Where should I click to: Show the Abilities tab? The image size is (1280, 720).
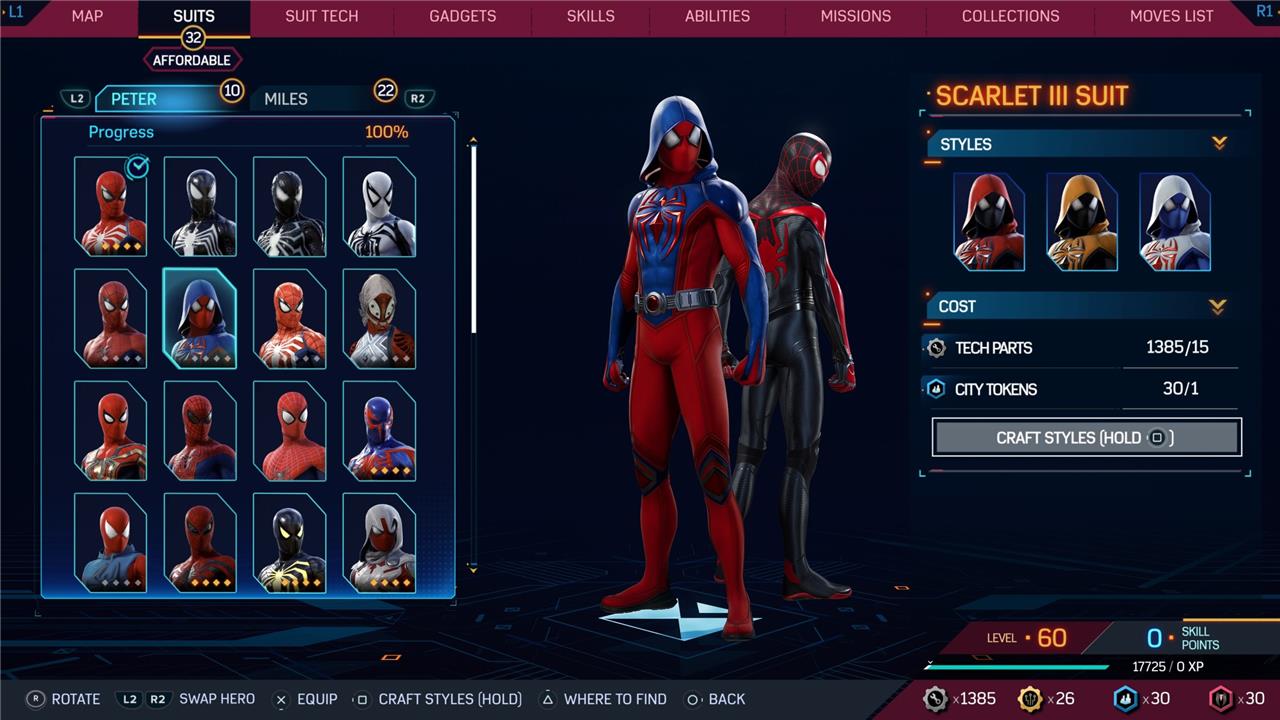click(x=717, y=16)
